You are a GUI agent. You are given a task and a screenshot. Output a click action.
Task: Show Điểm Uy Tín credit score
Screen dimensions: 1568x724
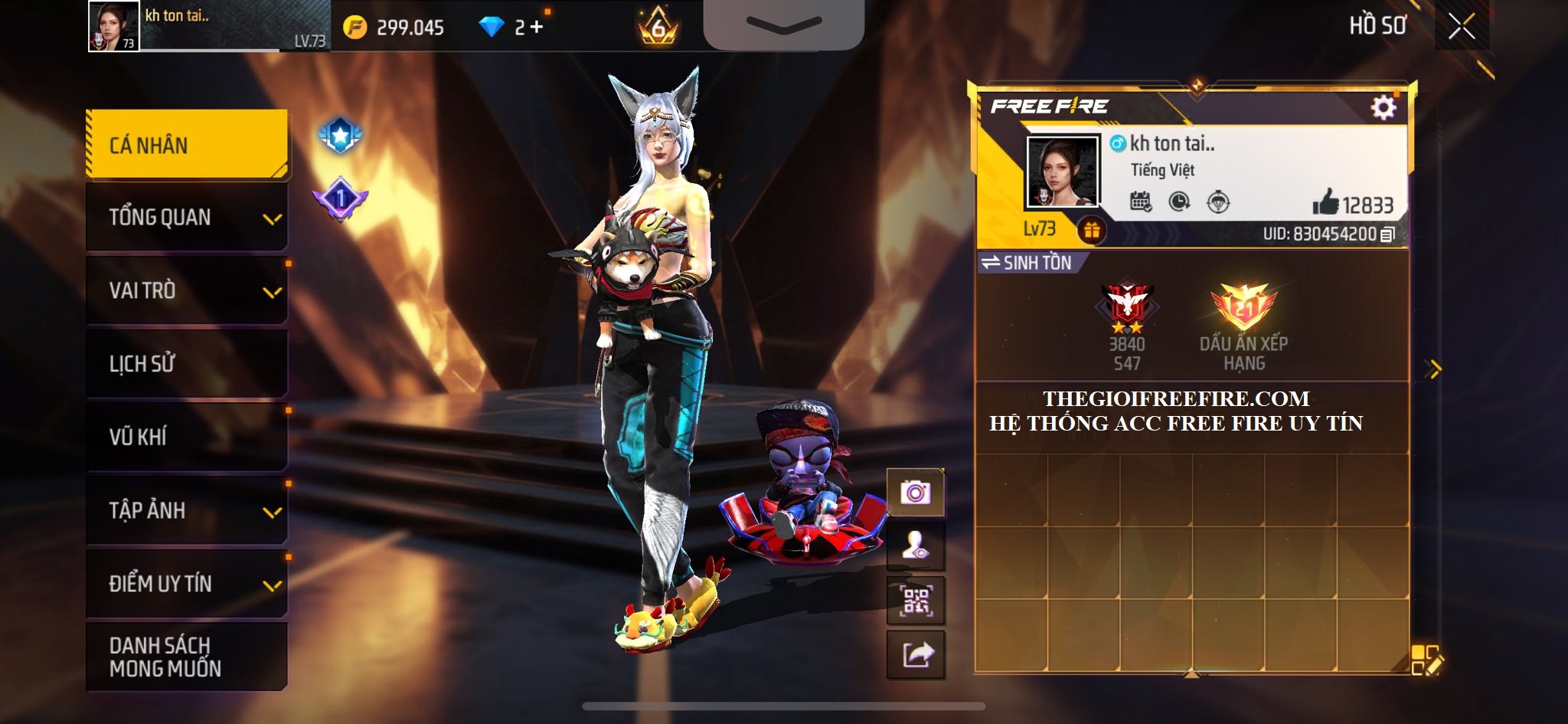[x=187, y=584]
